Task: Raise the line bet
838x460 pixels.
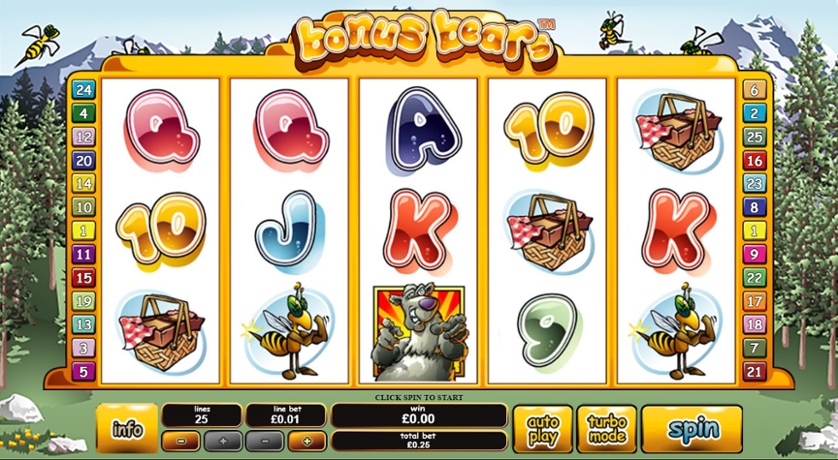Action: coord(307,440)
